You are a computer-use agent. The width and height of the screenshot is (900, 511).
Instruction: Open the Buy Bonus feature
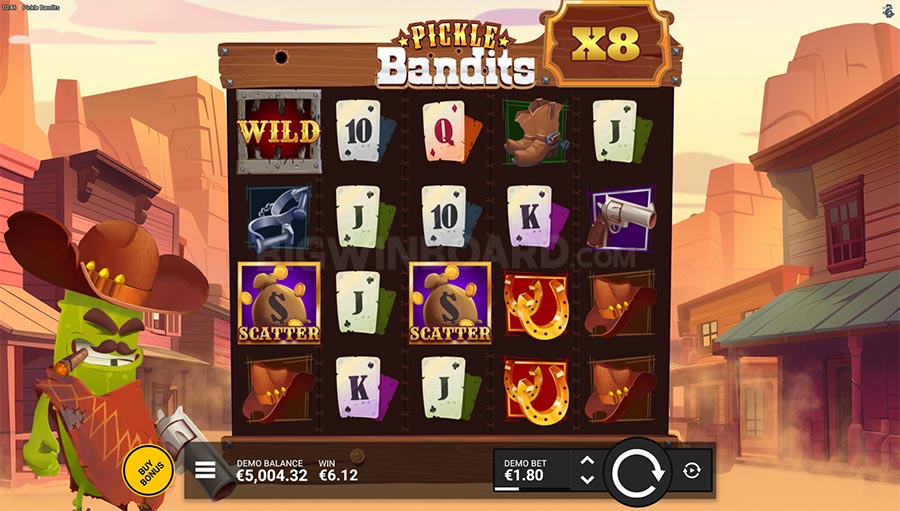(x=147, y=470)
